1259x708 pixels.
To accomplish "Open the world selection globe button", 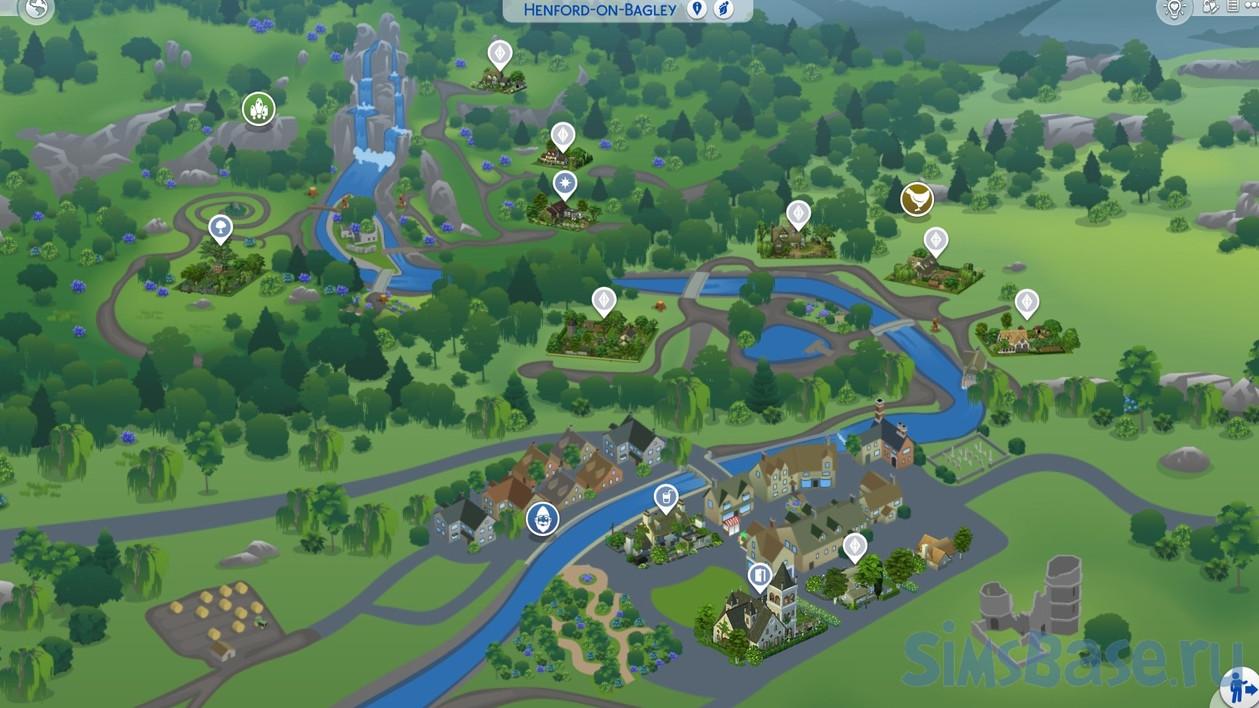I will click(37, 8).
